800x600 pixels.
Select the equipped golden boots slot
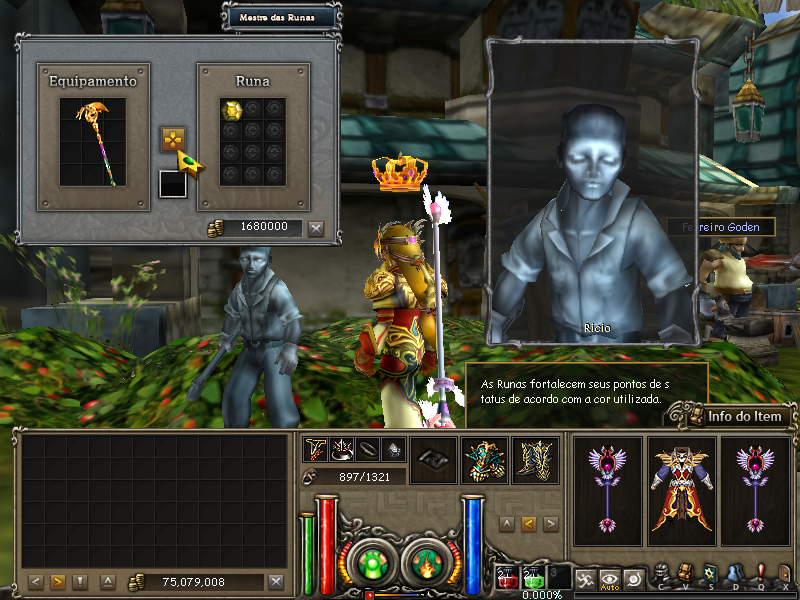pyautogui.click(x=535, y=460)
